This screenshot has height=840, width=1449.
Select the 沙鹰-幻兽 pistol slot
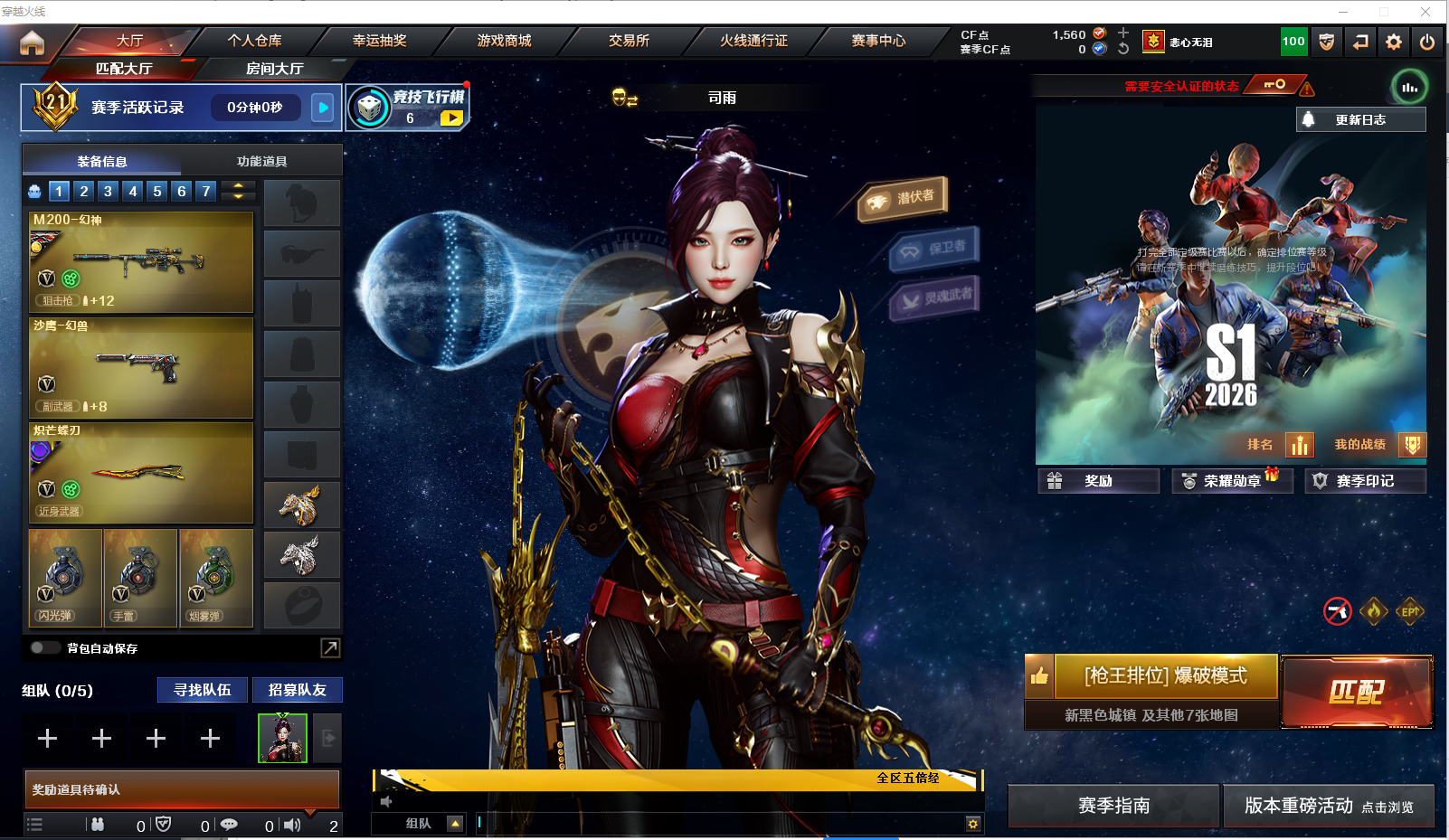coord(141,367)
